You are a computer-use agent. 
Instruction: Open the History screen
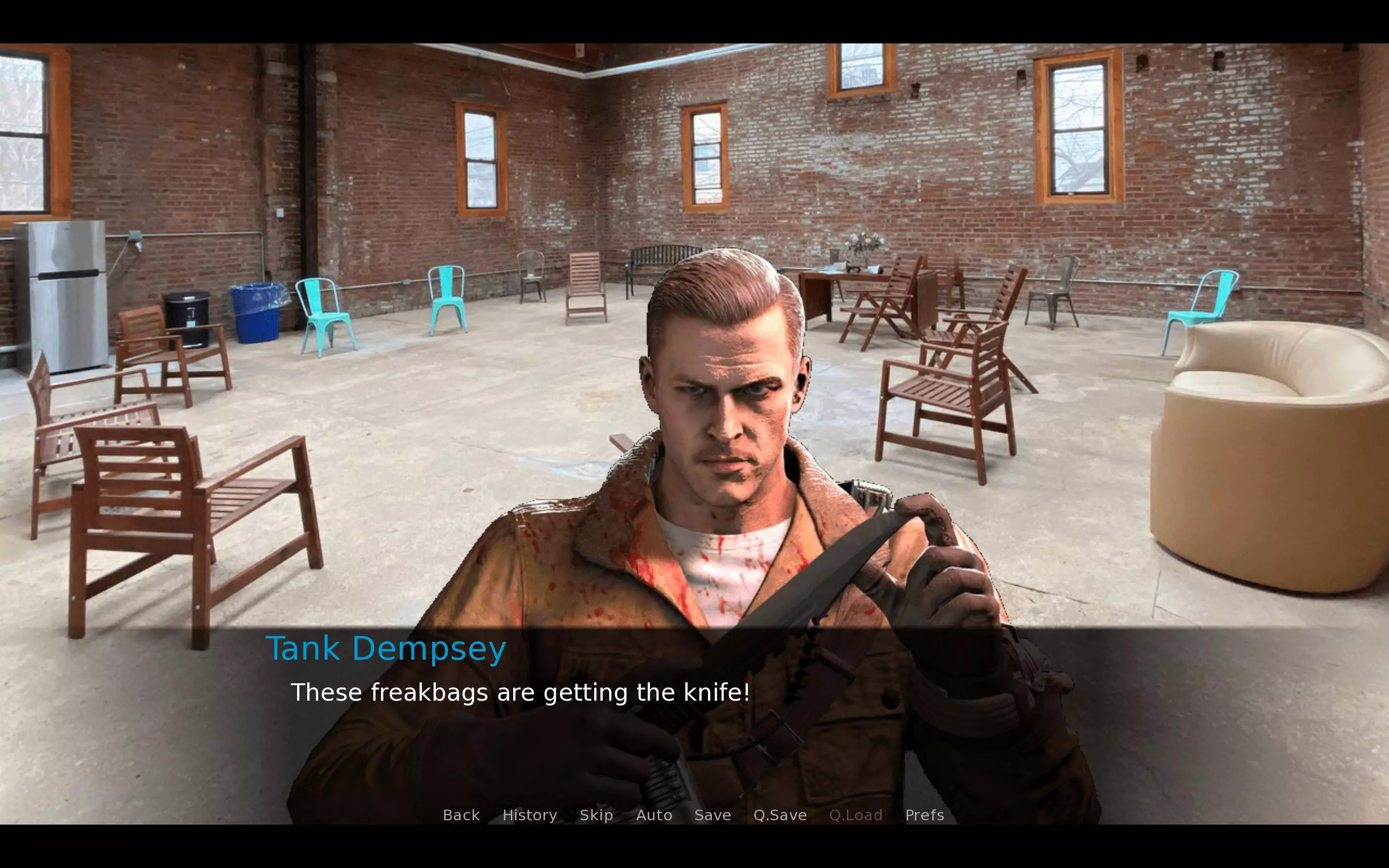529,815
